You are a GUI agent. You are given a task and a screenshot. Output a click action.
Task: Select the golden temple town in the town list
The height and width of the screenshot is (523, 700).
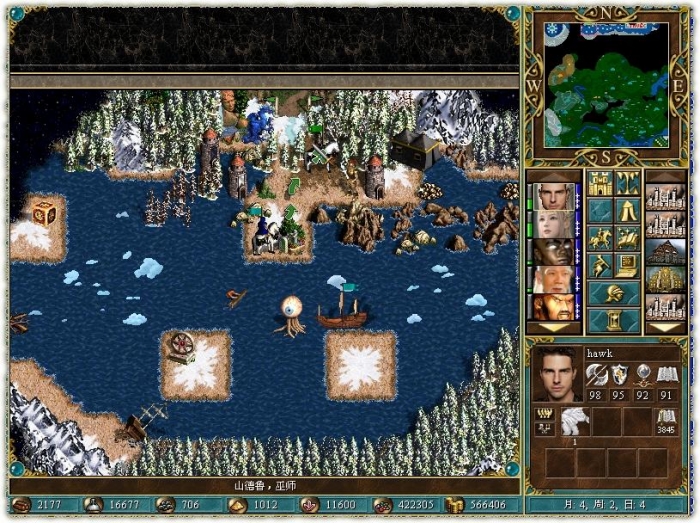click(x=665, y=278)
